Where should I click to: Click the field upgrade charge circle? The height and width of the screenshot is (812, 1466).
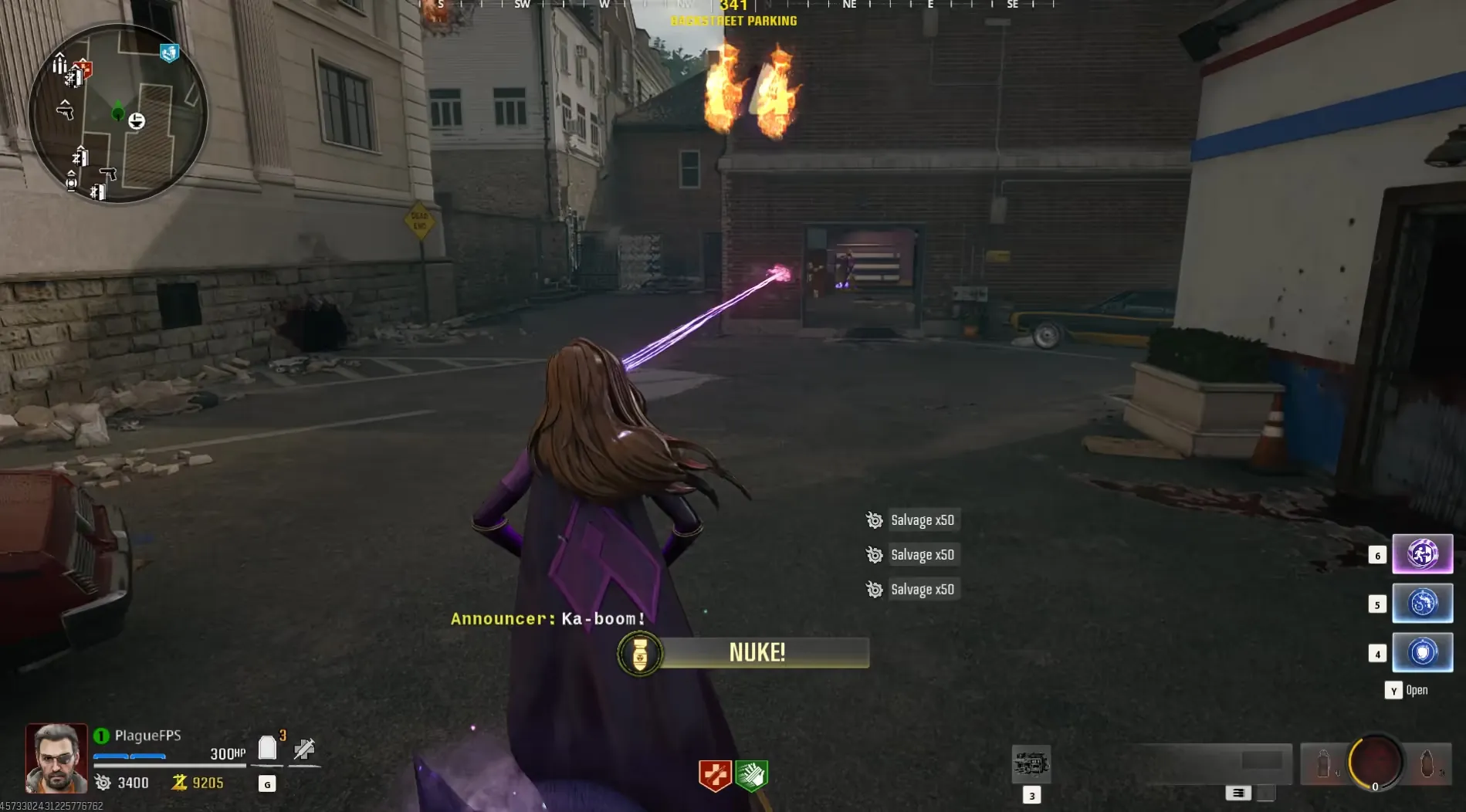pyautogui.click(x=1375, y=763)
